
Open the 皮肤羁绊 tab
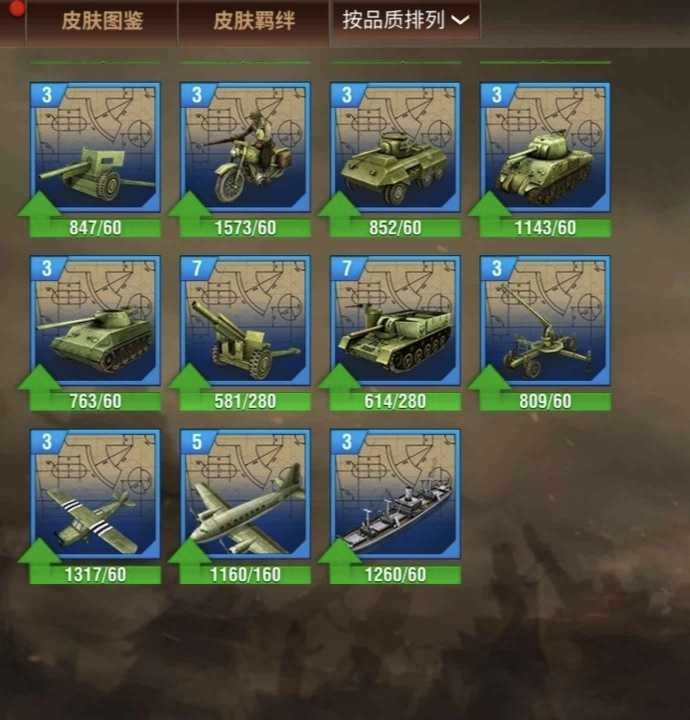pyautogui.click(x=254, y=20)
